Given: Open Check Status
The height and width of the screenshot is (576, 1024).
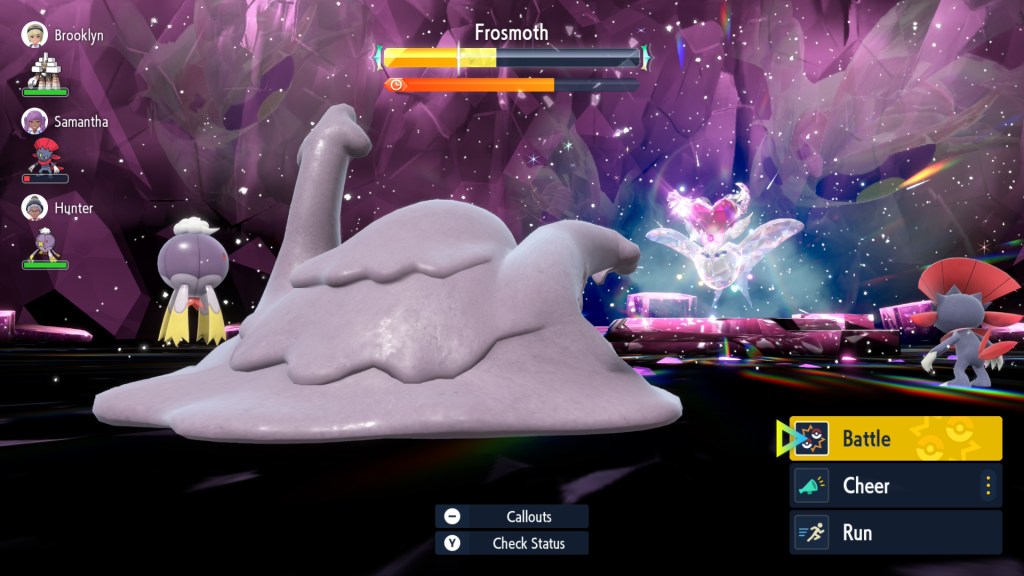Looking at the screenshot, I should (512, 544).
